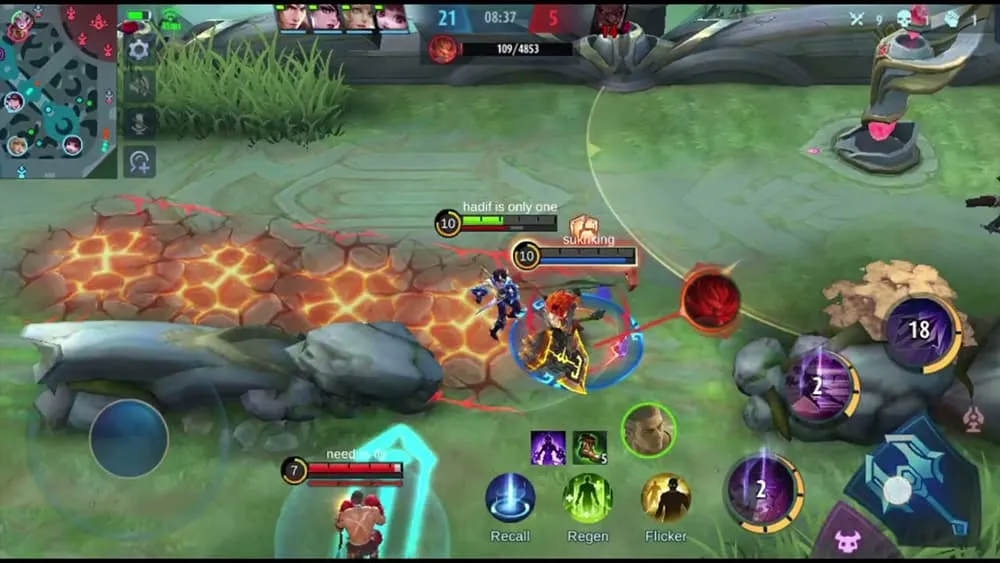Use the boots item with 5 count
The width and height of the screenshot is (1000, 563).
[x=589, y=447]
